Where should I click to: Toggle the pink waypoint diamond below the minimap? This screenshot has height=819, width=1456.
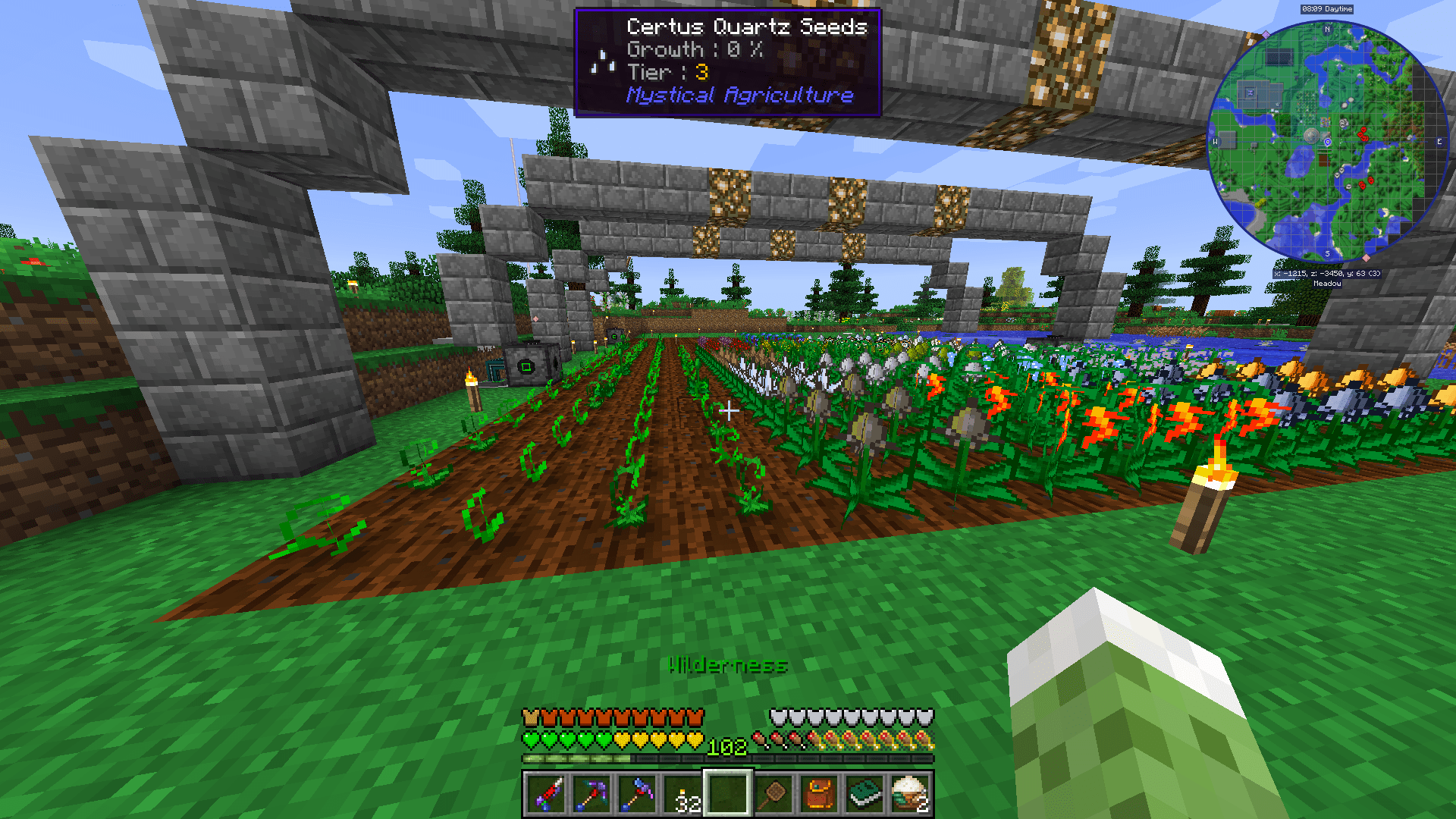pyautogui.click(x=1367, y=258)
